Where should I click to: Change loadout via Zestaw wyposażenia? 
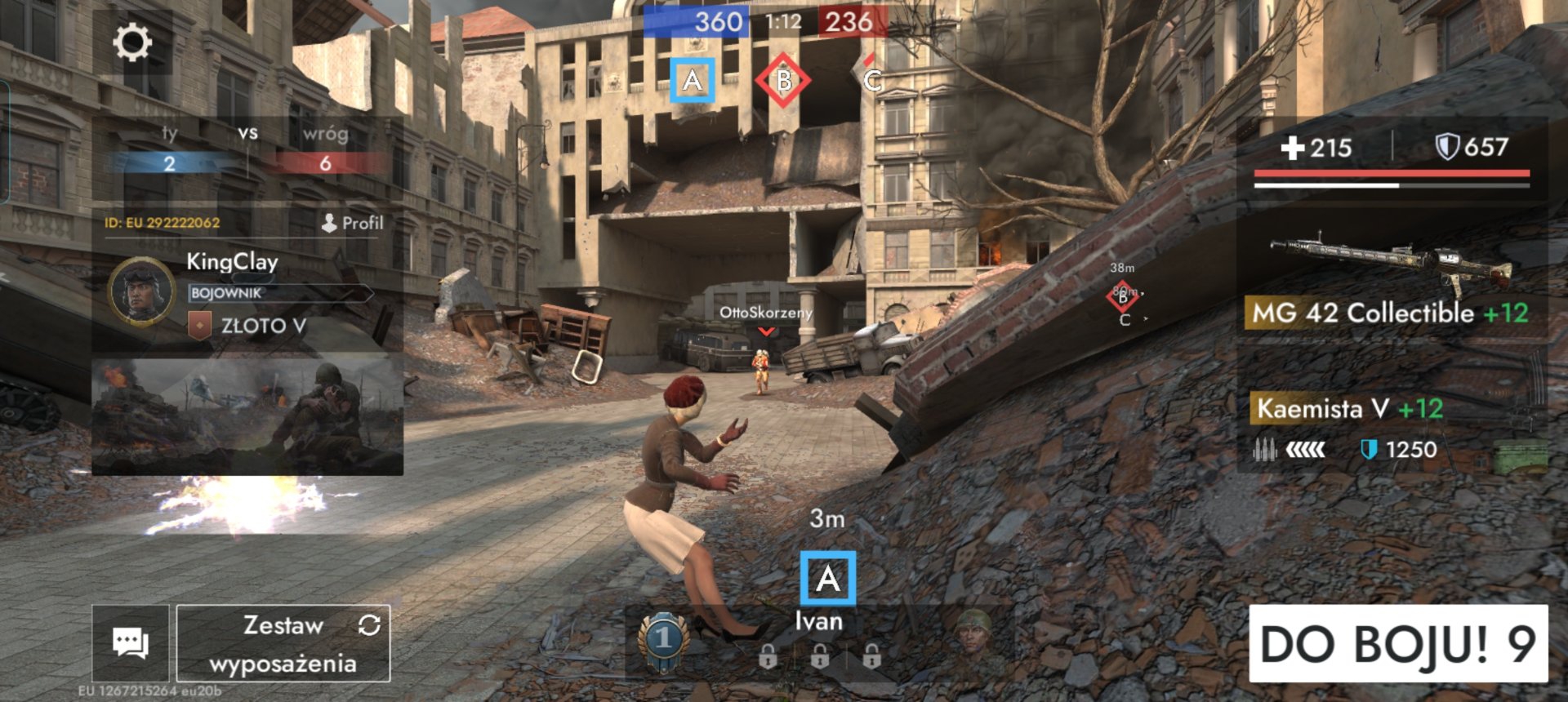[x=283, y=643]
